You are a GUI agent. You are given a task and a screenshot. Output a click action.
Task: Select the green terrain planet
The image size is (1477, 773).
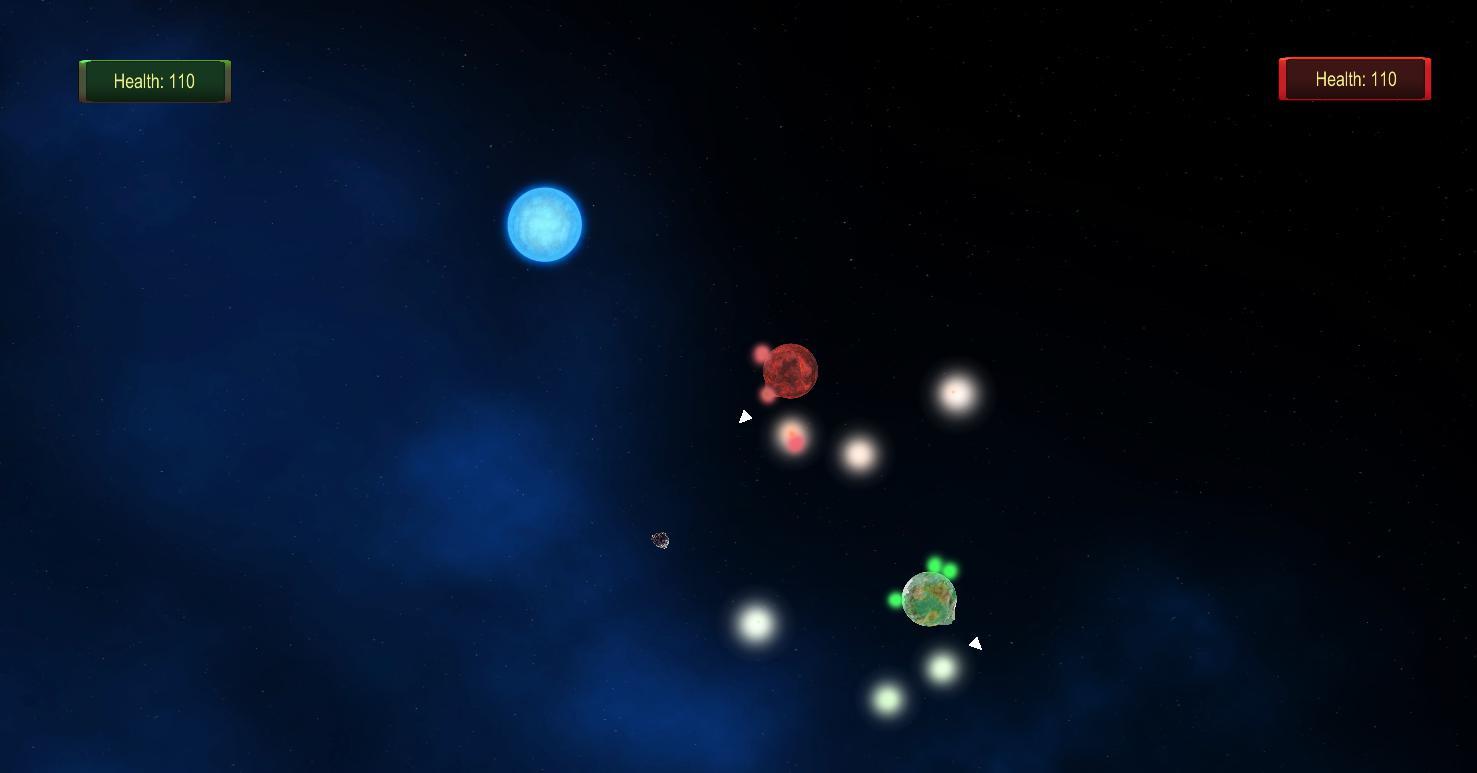(x=929, y=598)
